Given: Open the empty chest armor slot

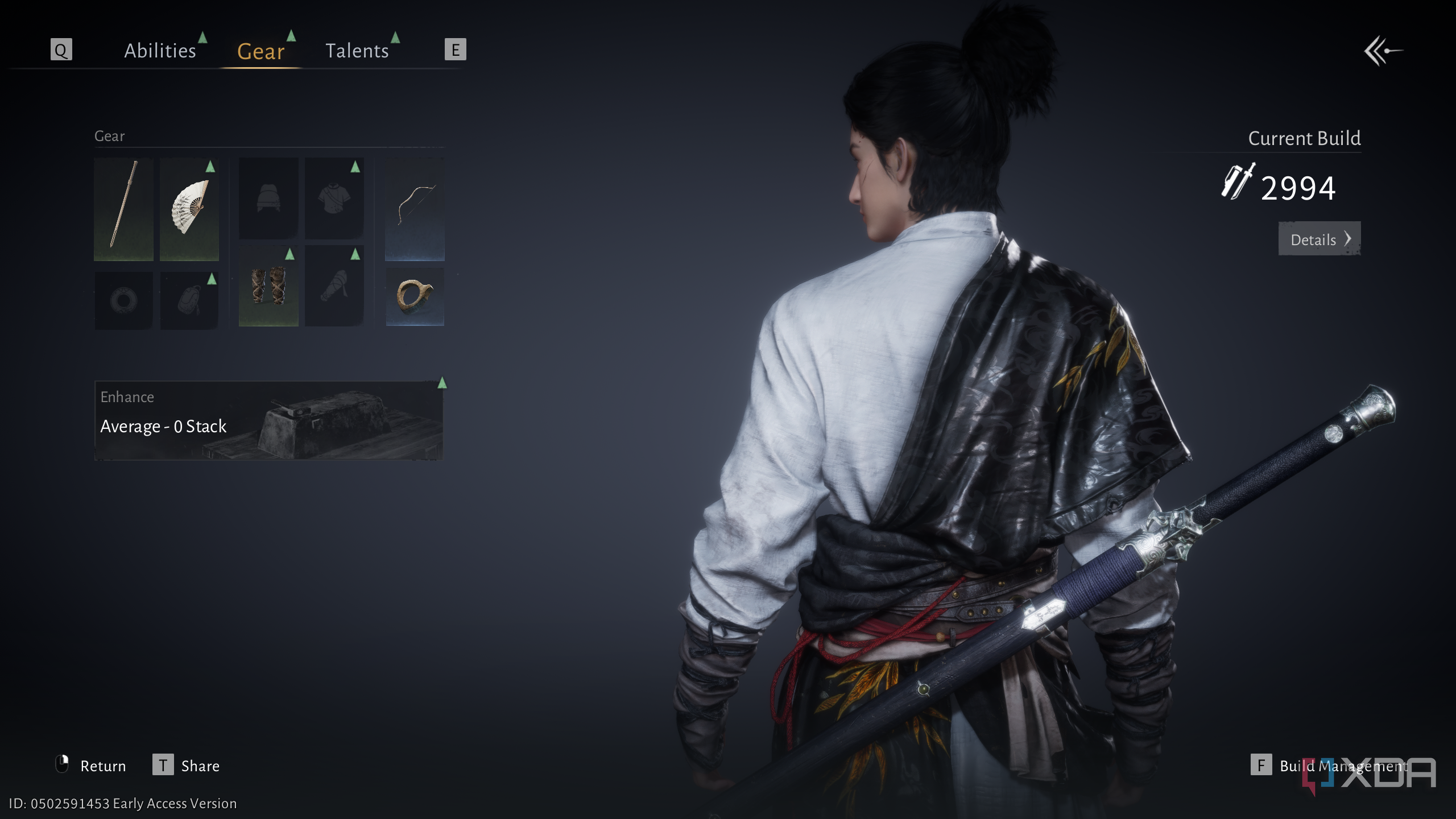Looking at the screenshot, I should click(334, 198).
